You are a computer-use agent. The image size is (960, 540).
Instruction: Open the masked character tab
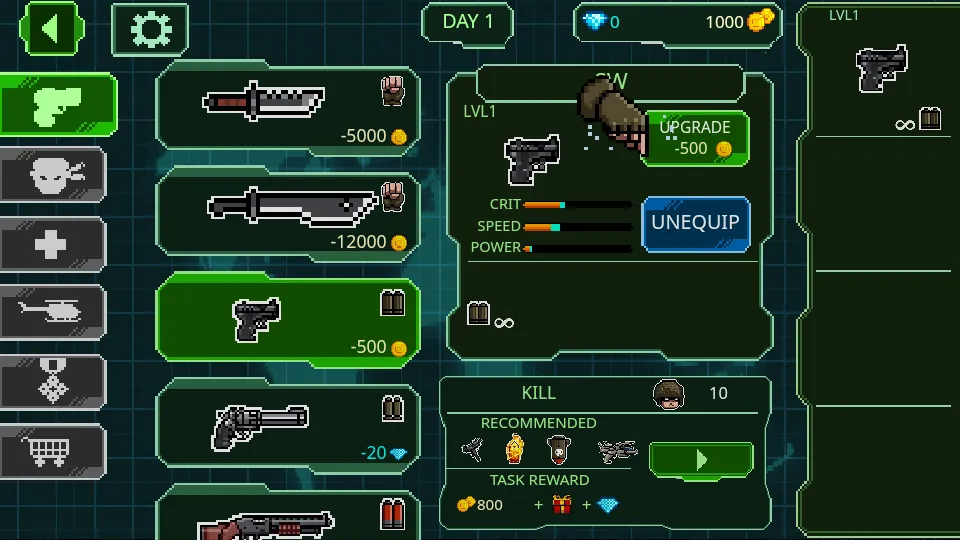53,175
